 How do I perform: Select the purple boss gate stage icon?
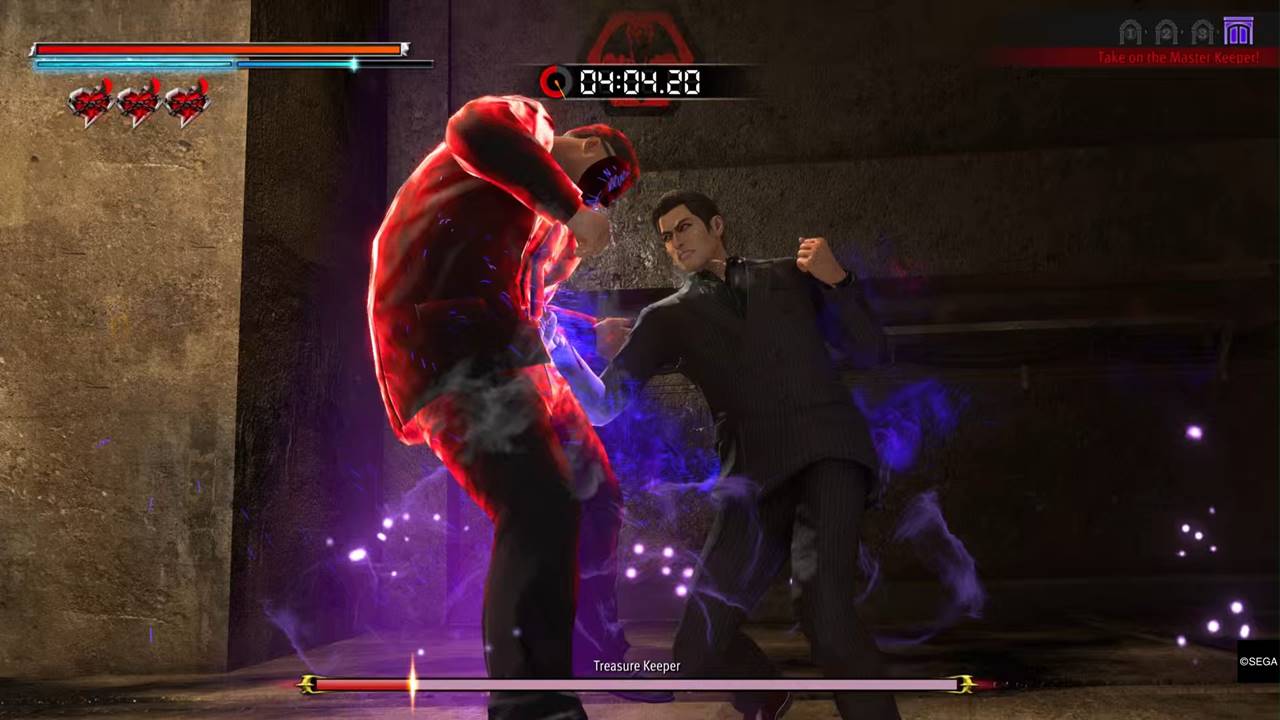pyautogui.click(x=1238, y=32)
